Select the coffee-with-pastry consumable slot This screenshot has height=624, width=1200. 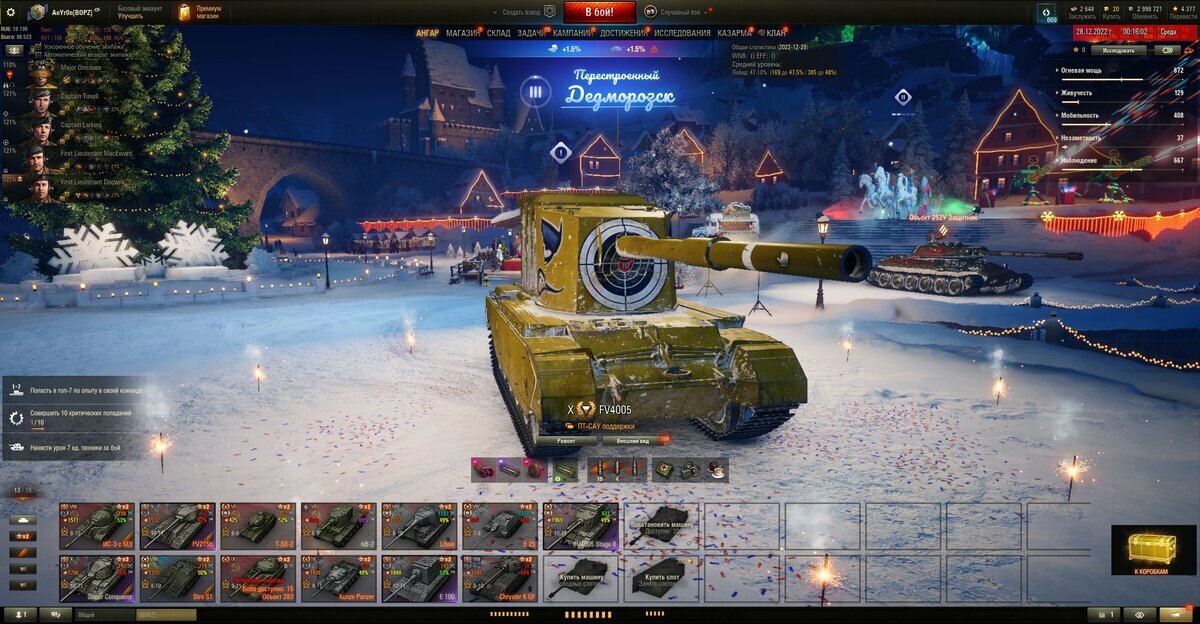(x=716, y=469)
